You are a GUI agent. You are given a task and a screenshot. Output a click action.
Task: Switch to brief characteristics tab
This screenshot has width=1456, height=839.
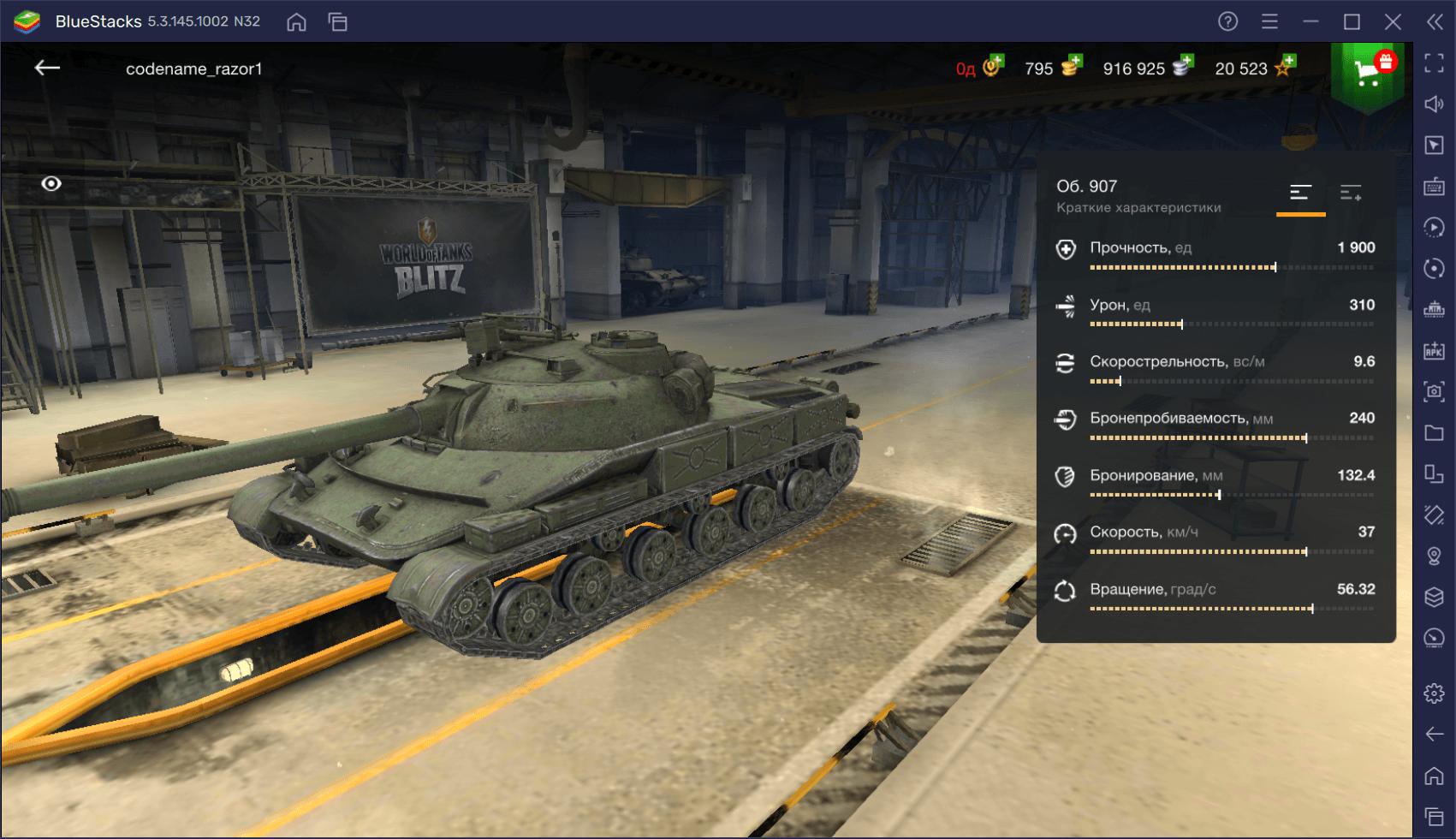(x=1300, y=193)
